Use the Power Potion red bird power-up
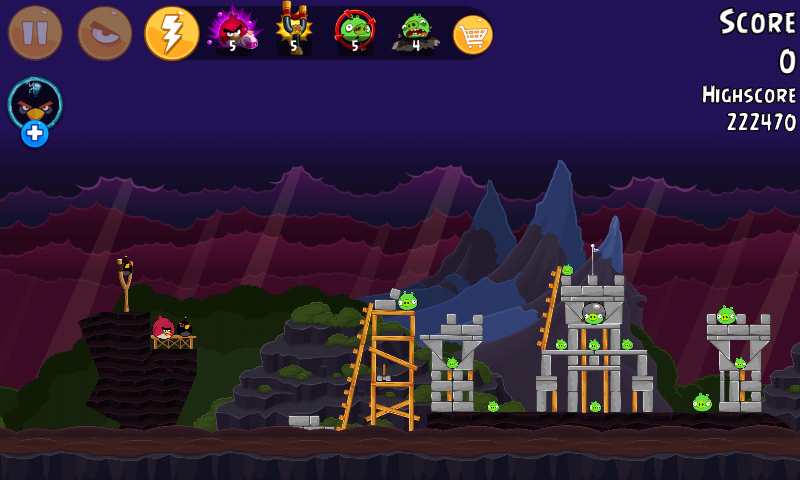Image resolution: width=800 pixels, height=480 pixels. (x=233, y=32)
